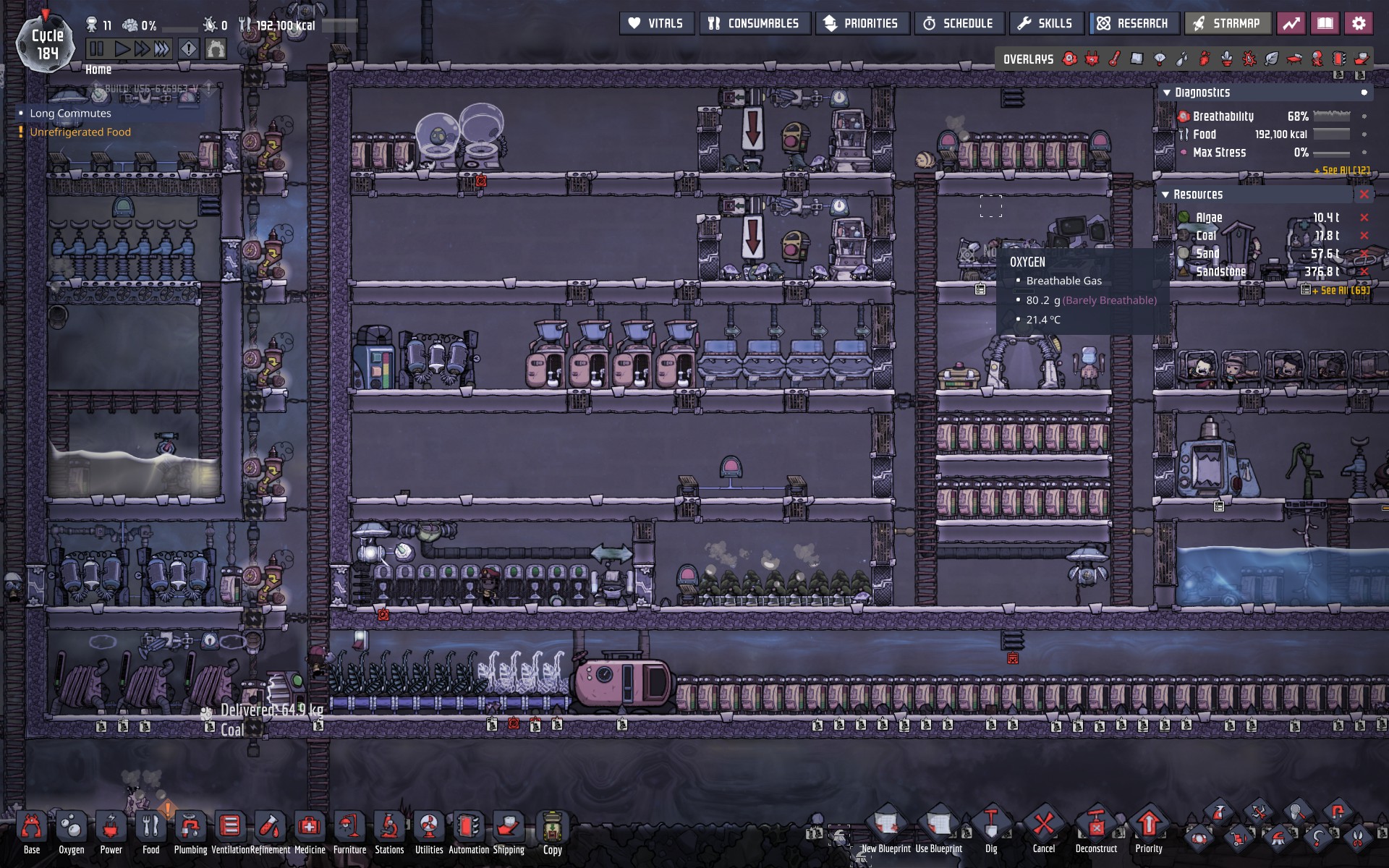Open the Consumables screen
This screenshot has width=1389, height=868.
[x=754, y=23]
